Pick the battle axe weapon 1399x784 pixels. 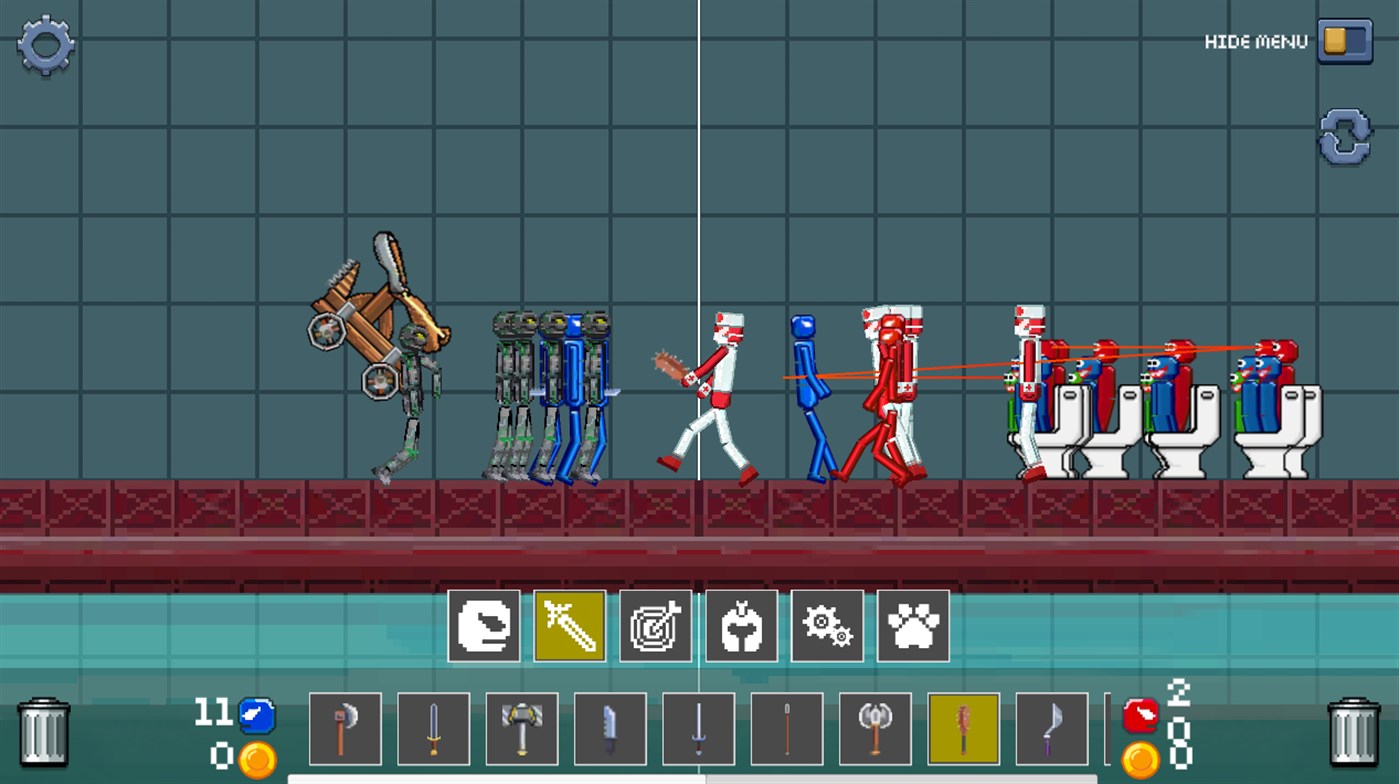(344, 728)
